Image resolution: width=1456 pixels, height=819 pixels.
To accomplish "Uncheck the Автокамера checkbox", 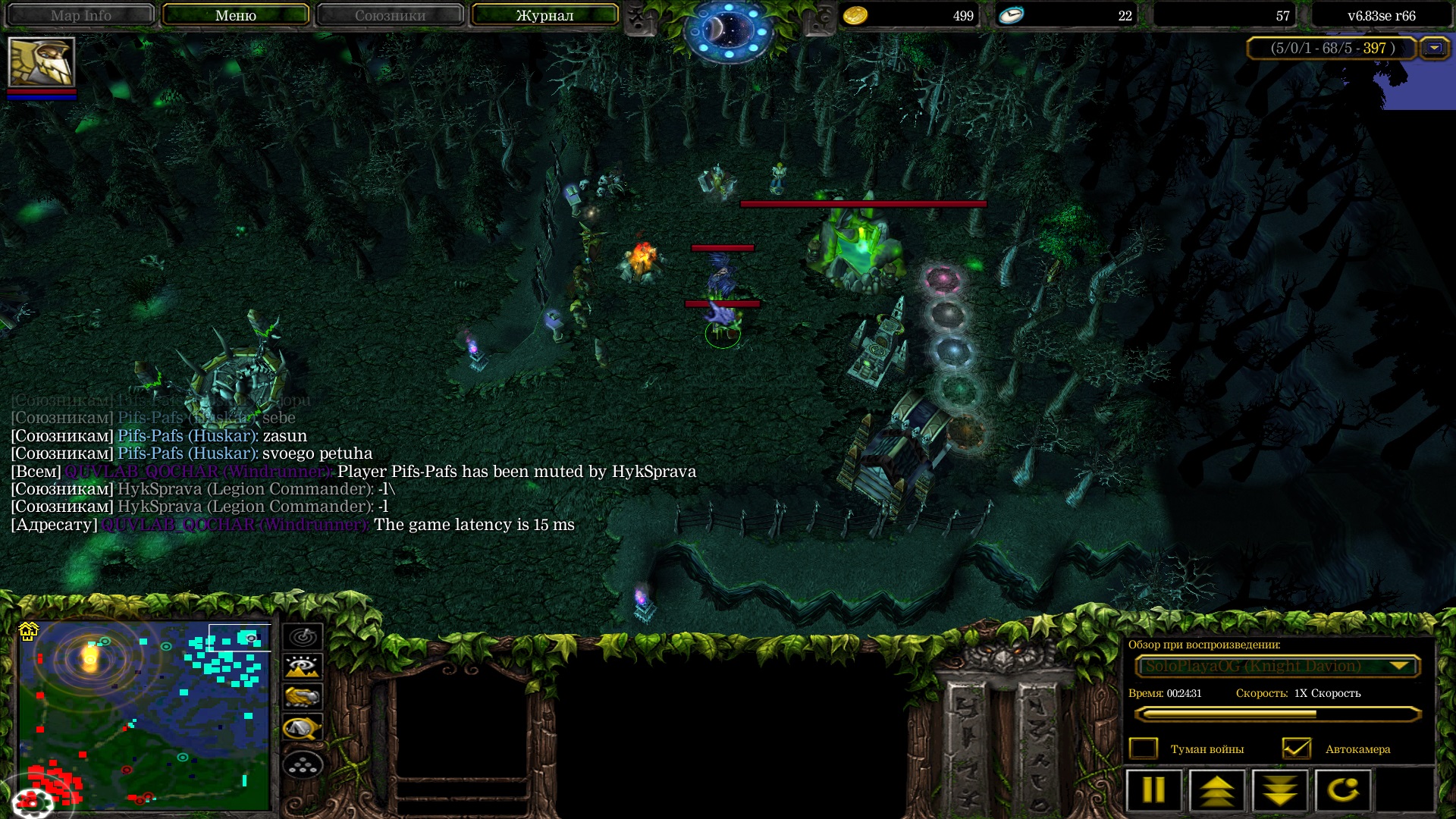I will (x=1297, y=748).
